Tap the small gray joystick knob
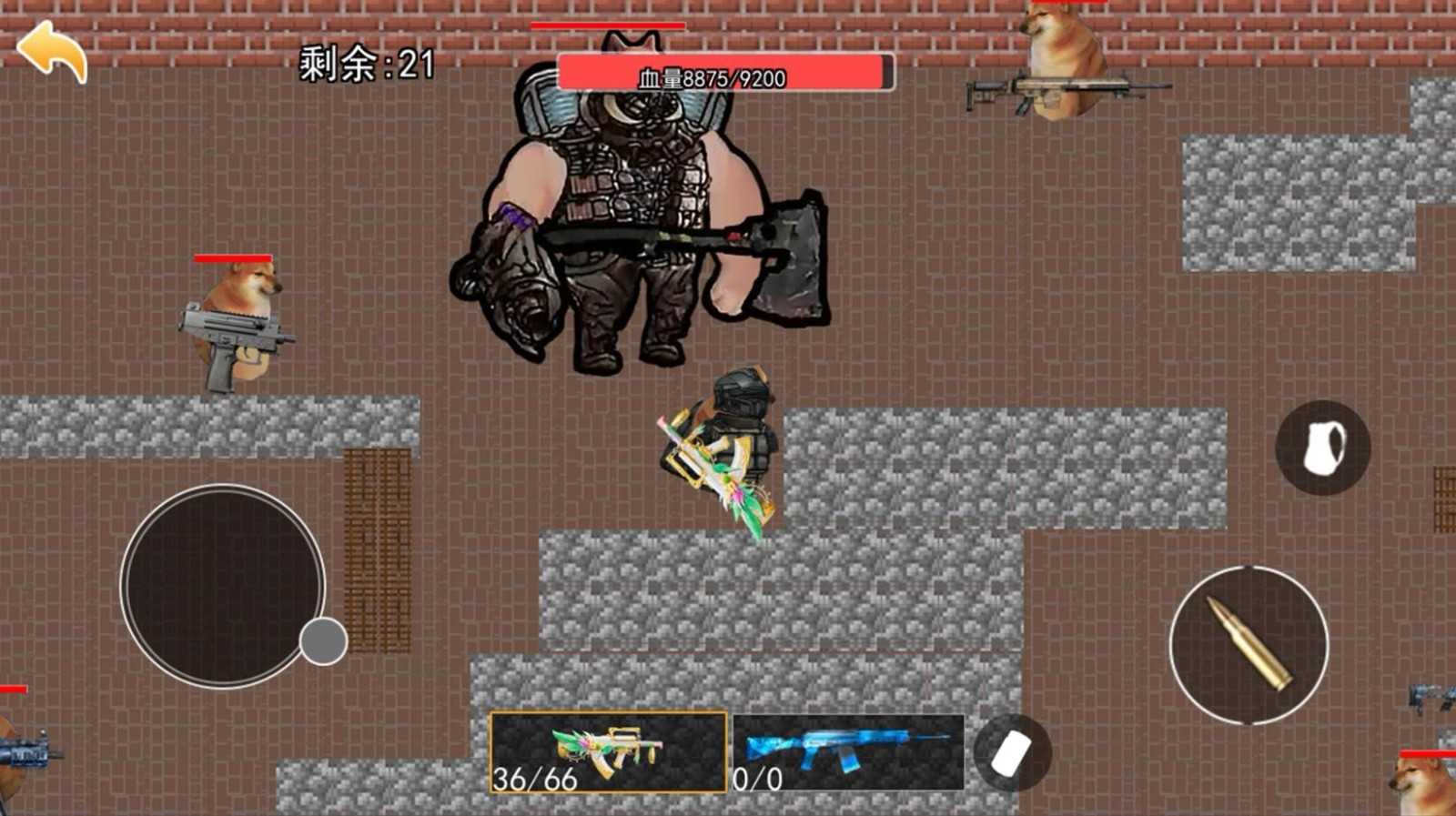 pos(323,640)
